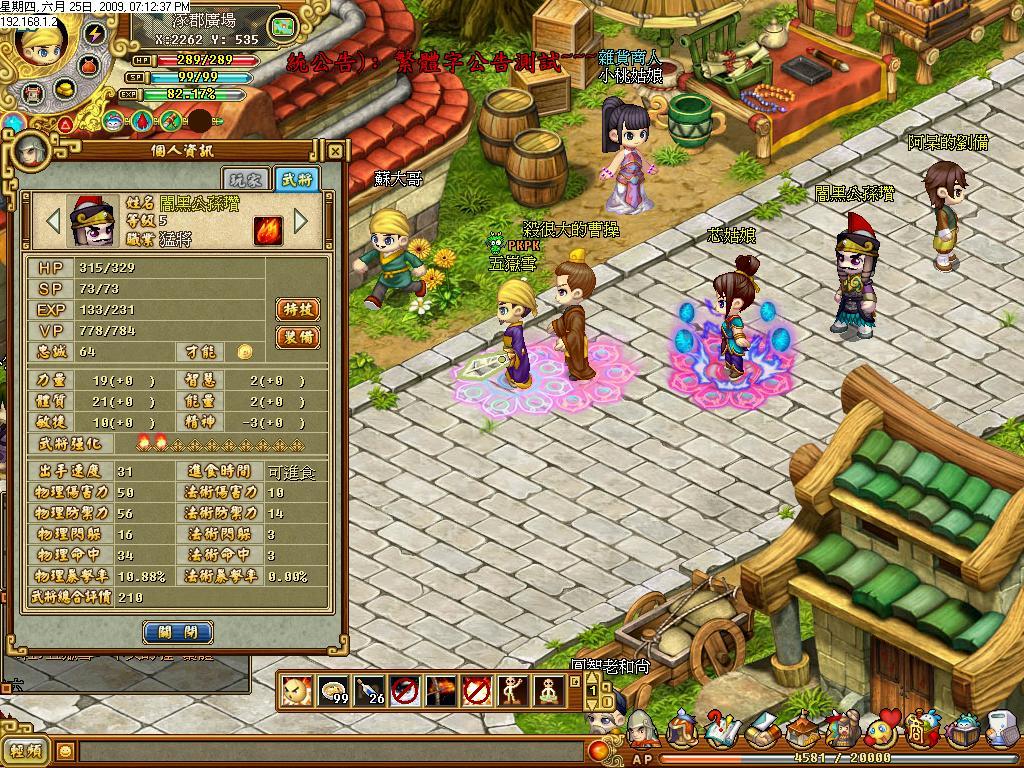Open the 裝備 equipment button

[x=297, y=337]
